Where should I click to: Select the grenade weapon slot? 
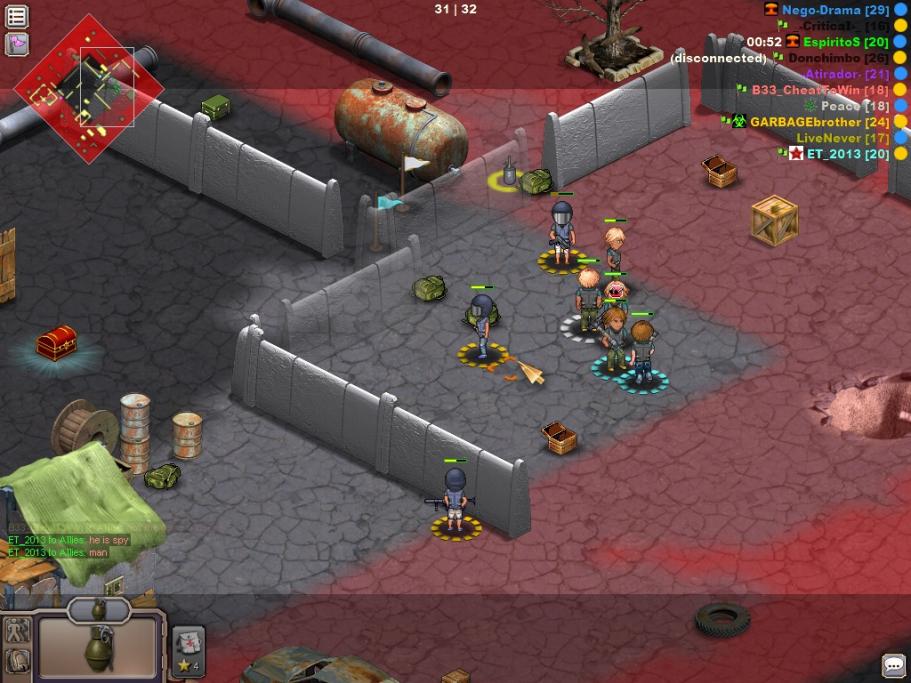pyautogui.click(x=98, y=646)
